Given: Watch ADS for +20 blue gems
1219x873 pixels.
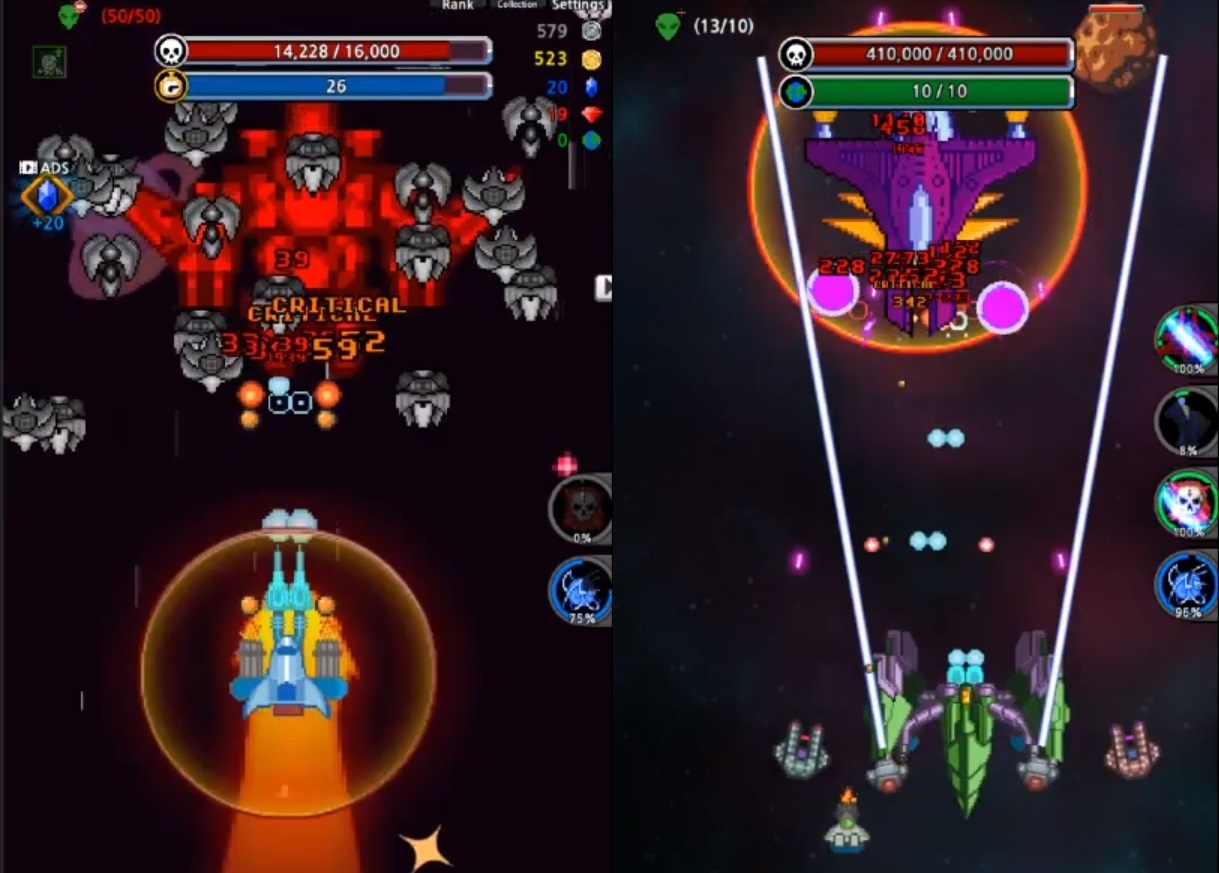Looking at the screenshot, I should click(x=46, y=195).
